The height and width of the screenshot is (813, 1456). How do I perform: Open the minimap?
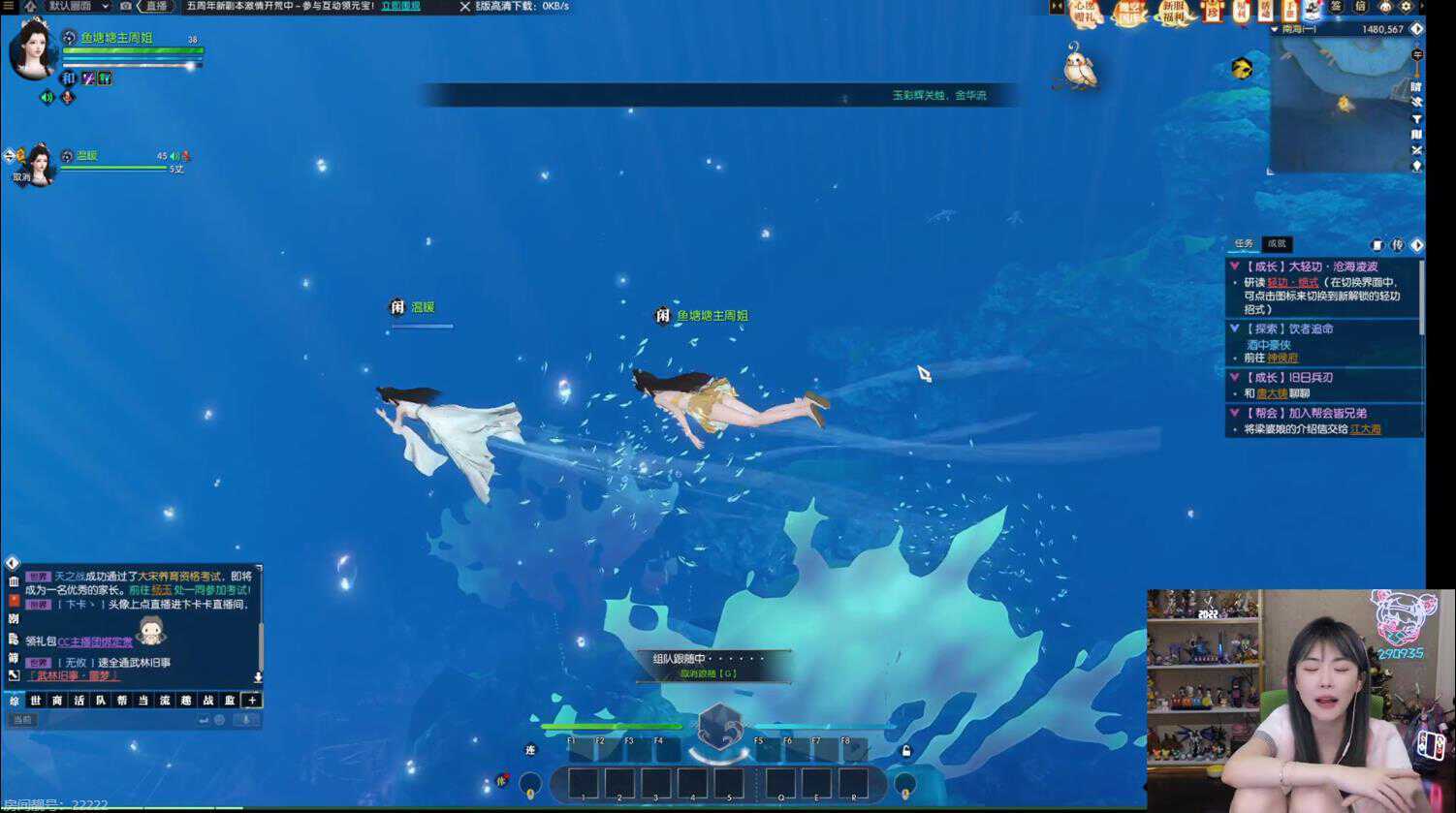[1341, 102]
